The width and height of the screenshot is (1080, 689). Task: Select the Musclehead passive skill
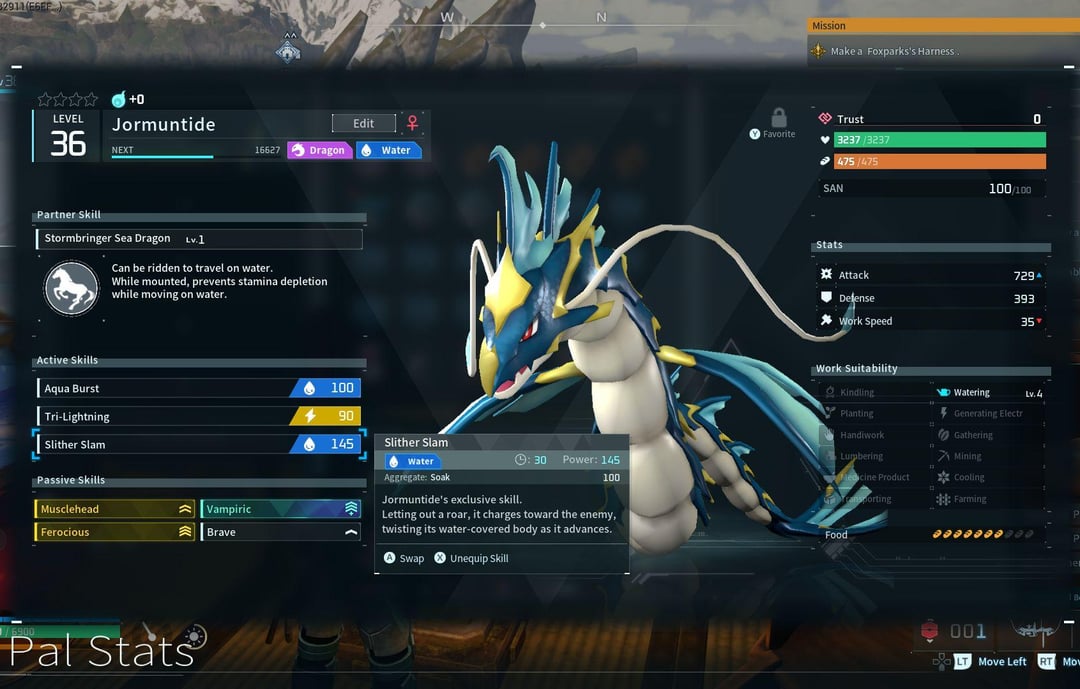pos(114,509)
